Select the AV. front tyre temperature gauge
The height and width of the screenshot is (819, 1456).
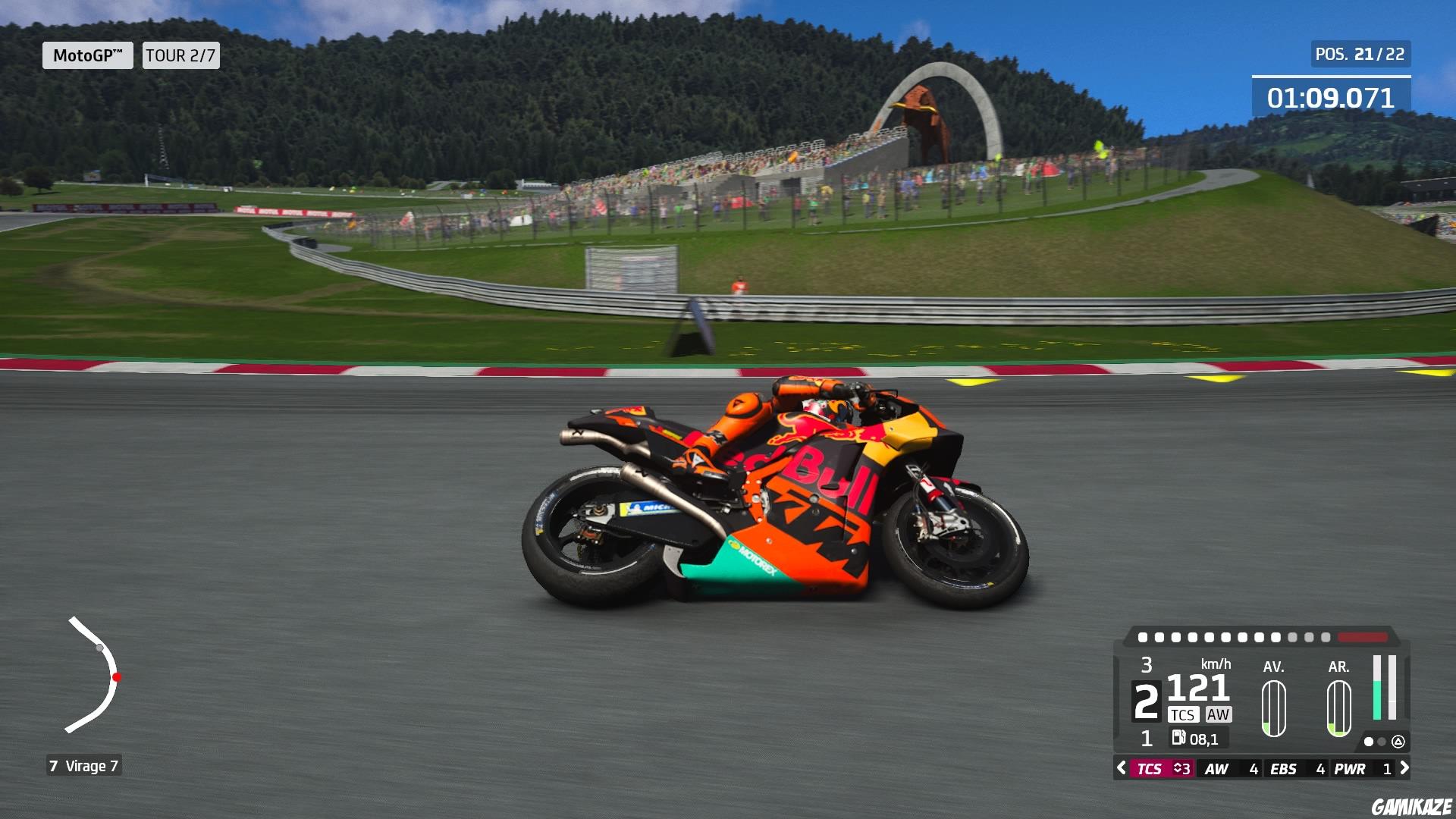pos(1274,708)
